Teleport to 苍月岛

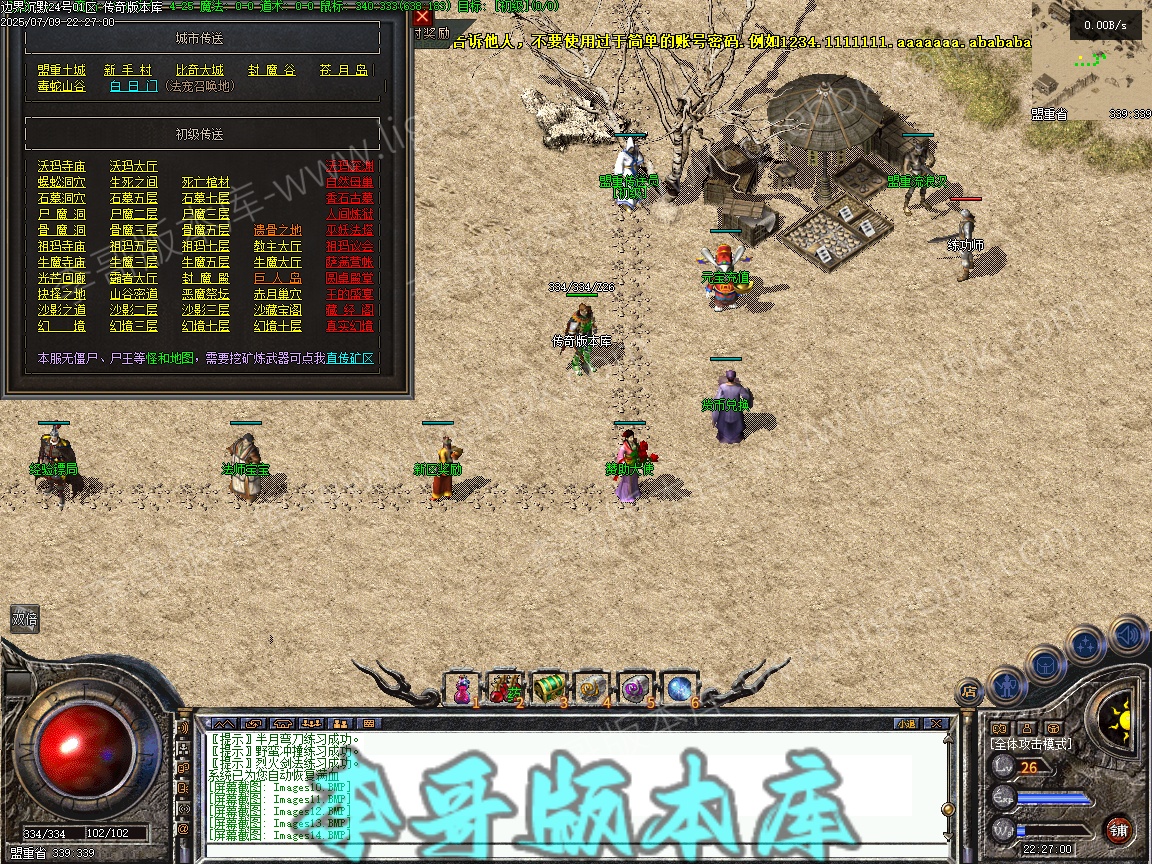tap(344, 70)
